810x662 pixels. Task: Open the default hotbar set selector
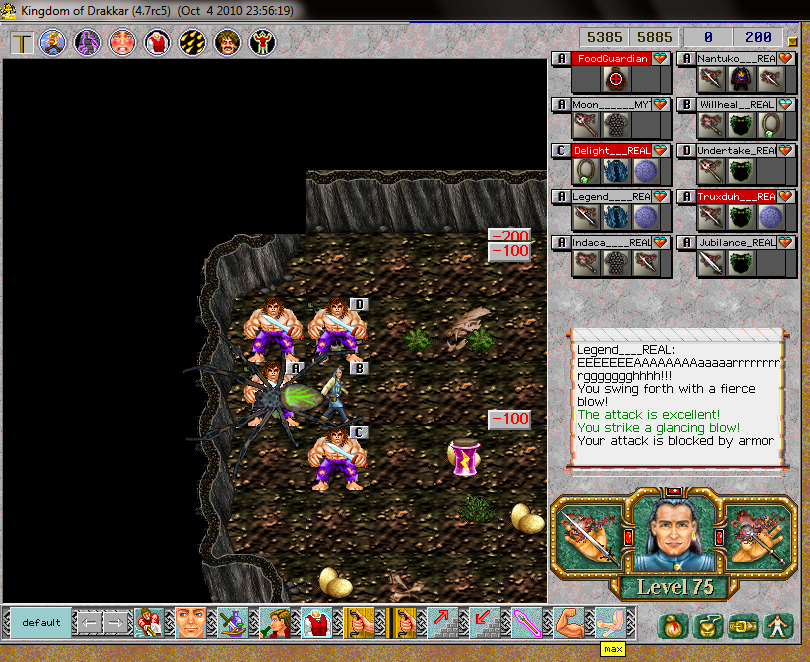(x=42, y=622)
